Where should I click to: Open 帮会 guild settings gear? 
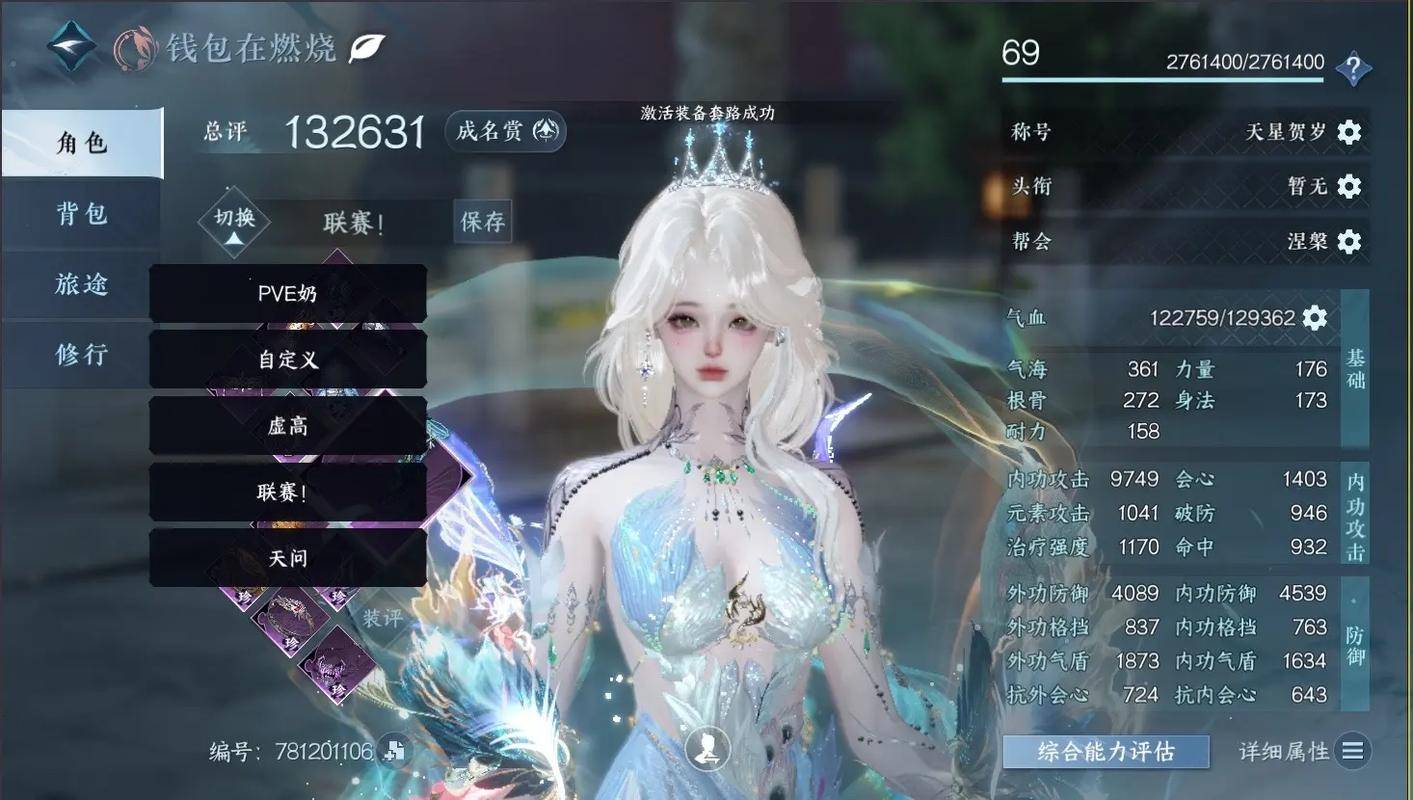tap(1349, 242)
